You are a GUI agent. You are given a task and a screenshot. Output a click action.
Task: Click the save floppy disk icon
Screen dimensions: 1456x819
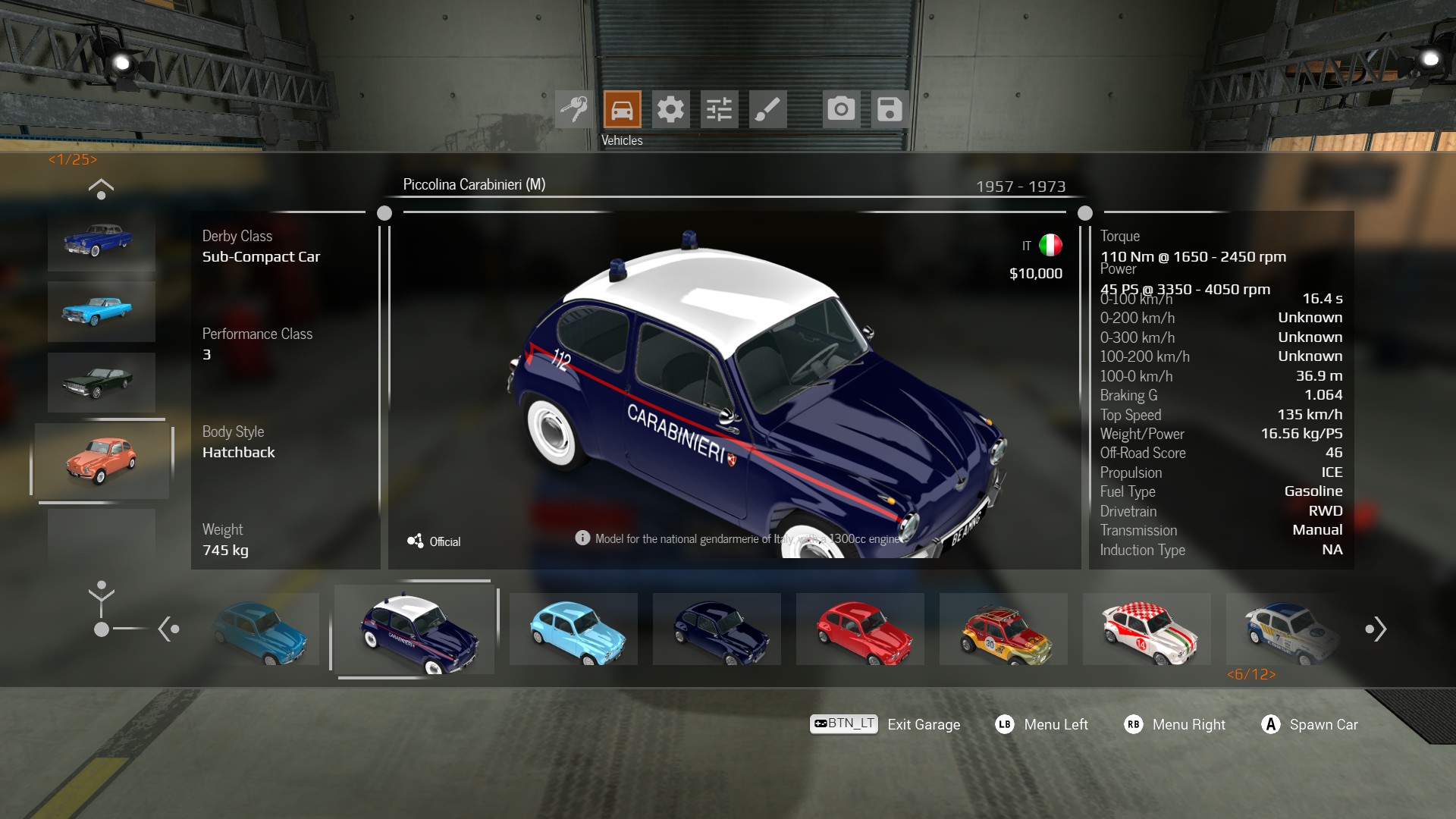890,109
